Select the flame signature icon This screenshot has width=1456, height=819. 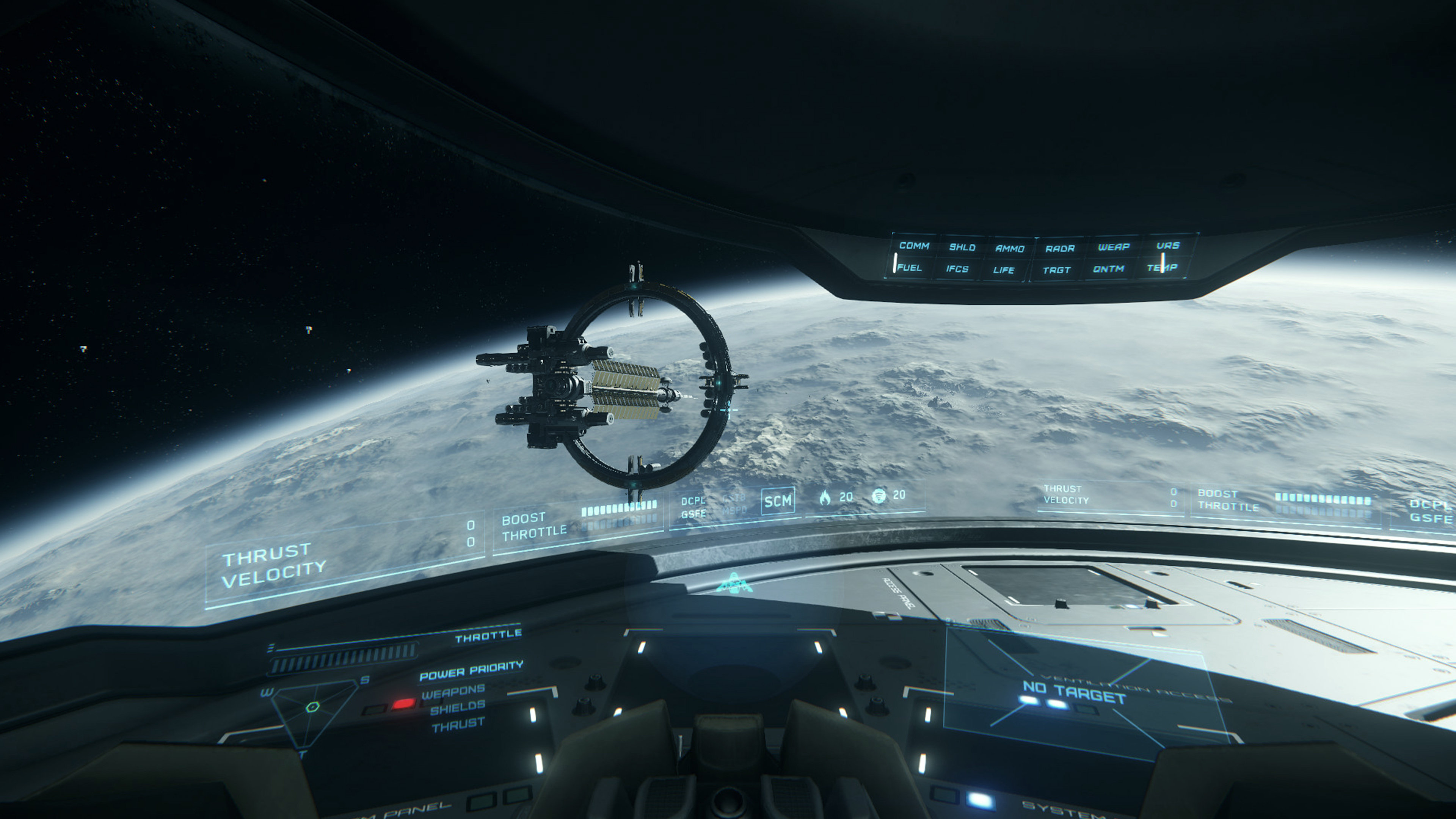point(825,497)
